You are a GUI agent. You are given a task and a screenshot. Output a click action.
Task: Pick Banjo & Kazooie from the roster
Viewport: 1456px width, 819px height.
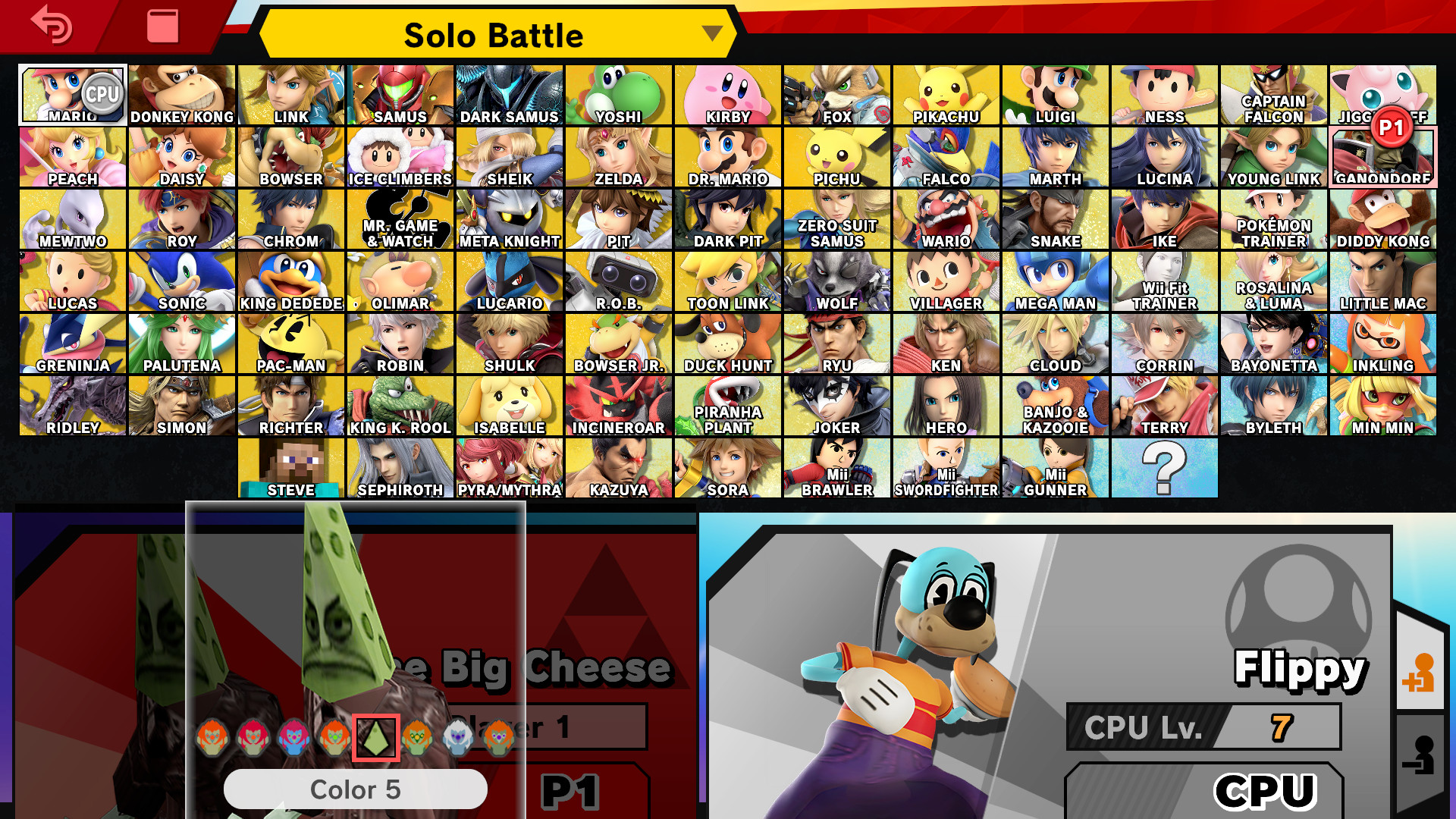1054,406
